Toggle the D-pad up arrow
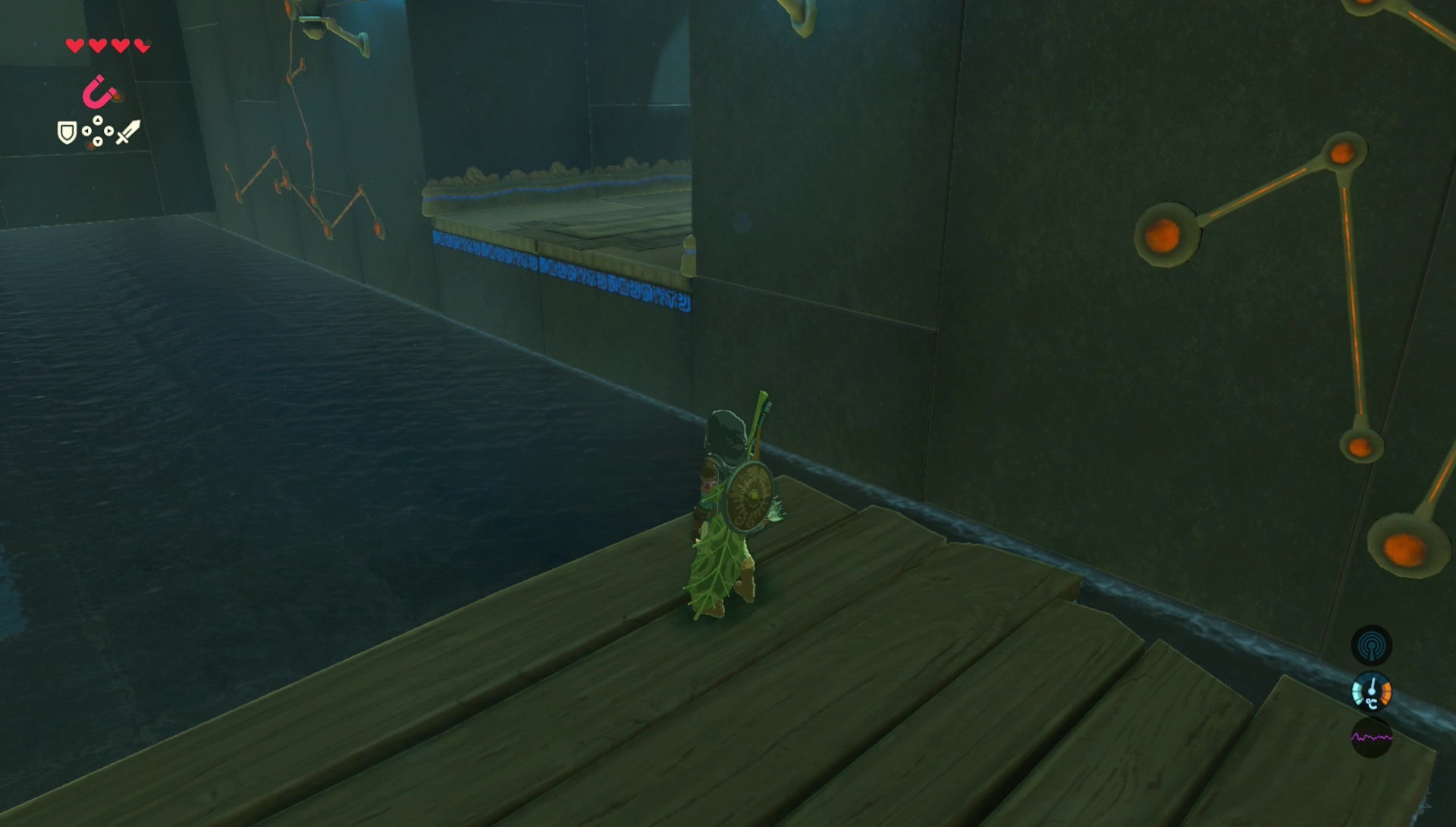The width and height of the screenshot is (1456, 827). click(97, 121)
